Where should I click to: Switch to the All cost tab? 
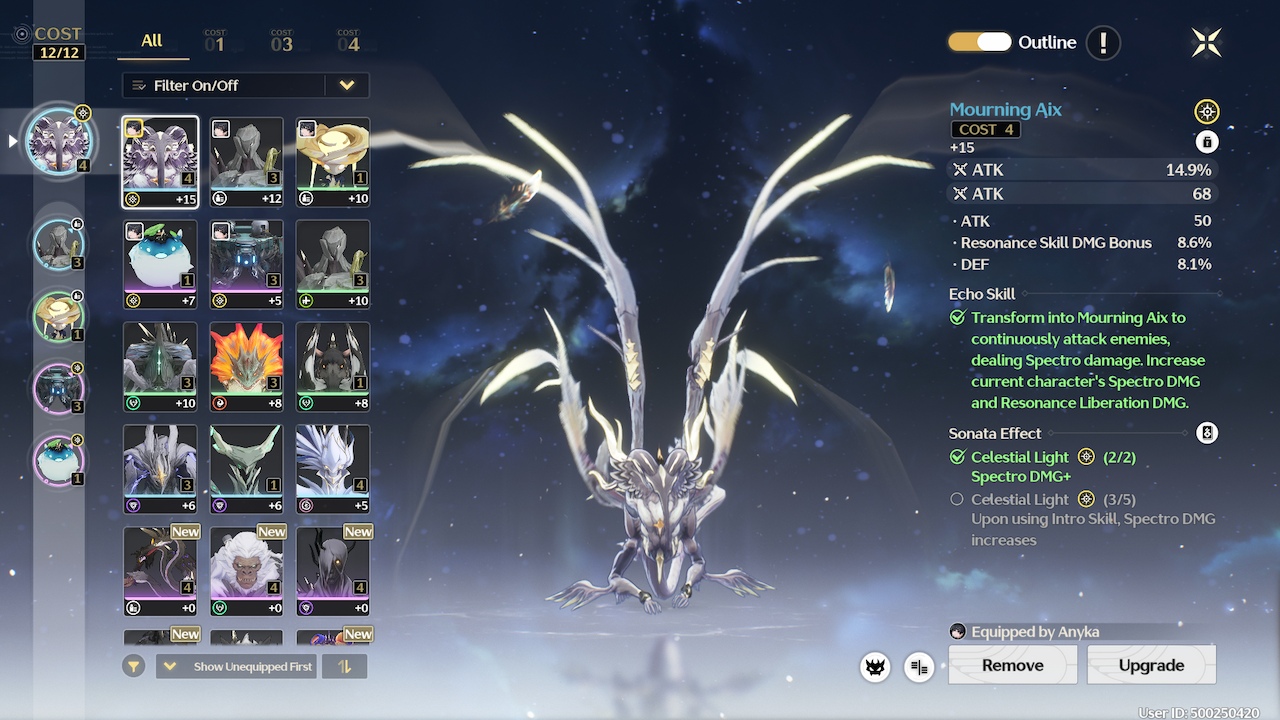(152, 41)
